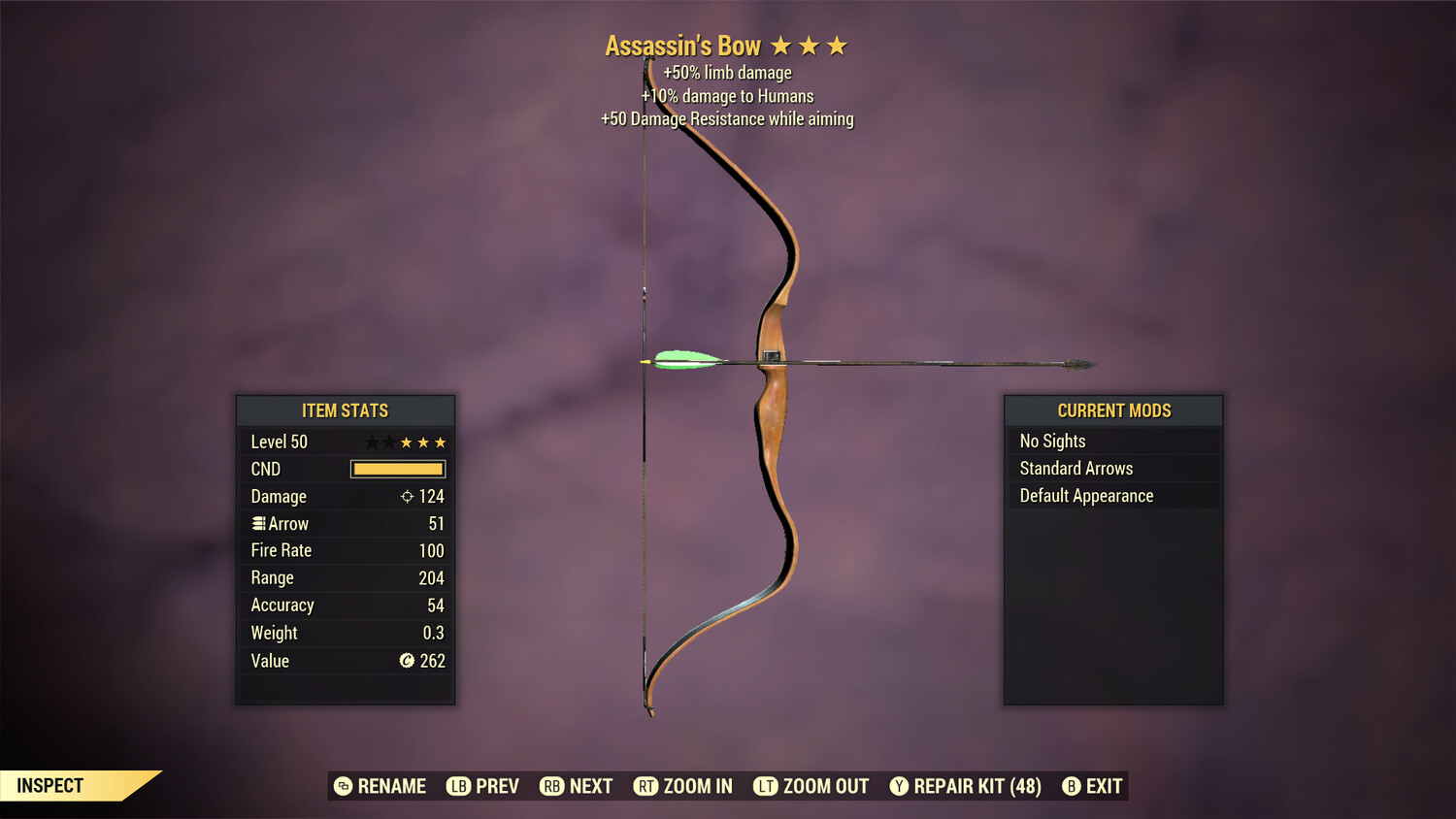The height and width of the screenshot is (819, 1456).
Task: Click the arrow ammo icon in Item Stats
Action: tap(258, 523)
